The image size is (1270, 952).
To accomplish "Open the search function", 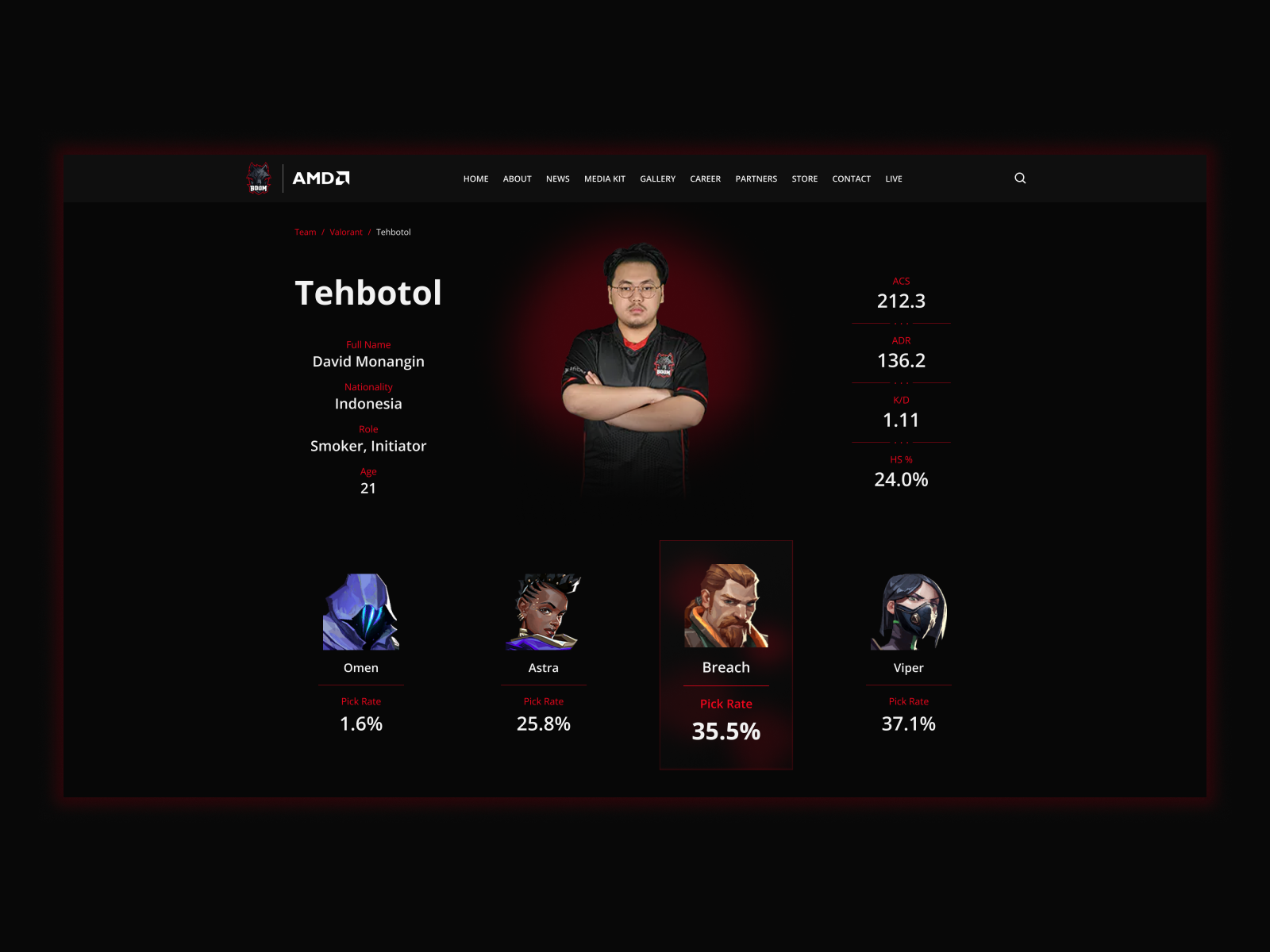I will click(1020, 178).
